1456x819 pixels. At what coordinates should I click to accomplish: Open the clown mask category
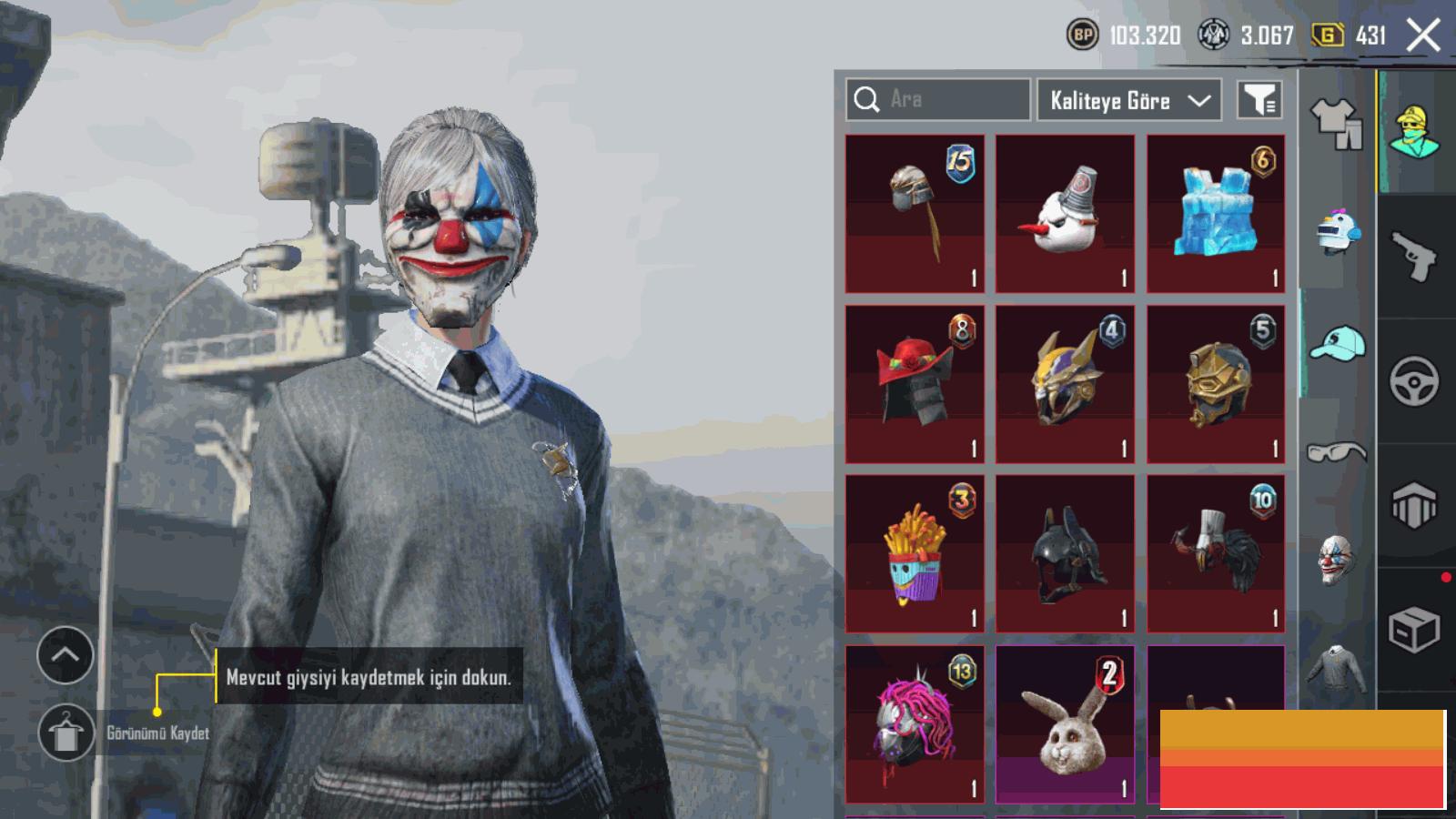click(1337, 559)
